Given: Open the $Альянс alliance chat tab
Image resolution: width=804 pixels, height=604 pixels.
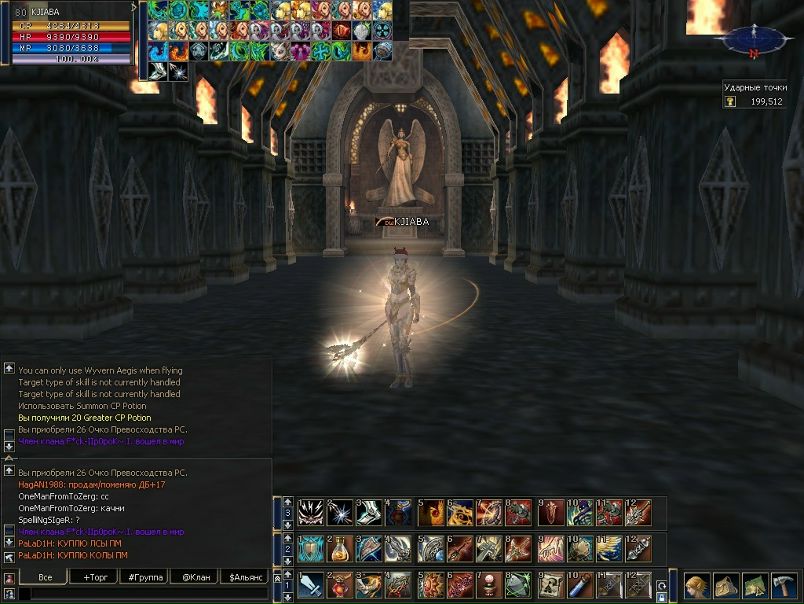Looking at the screenshot, I should pos(245,577).
